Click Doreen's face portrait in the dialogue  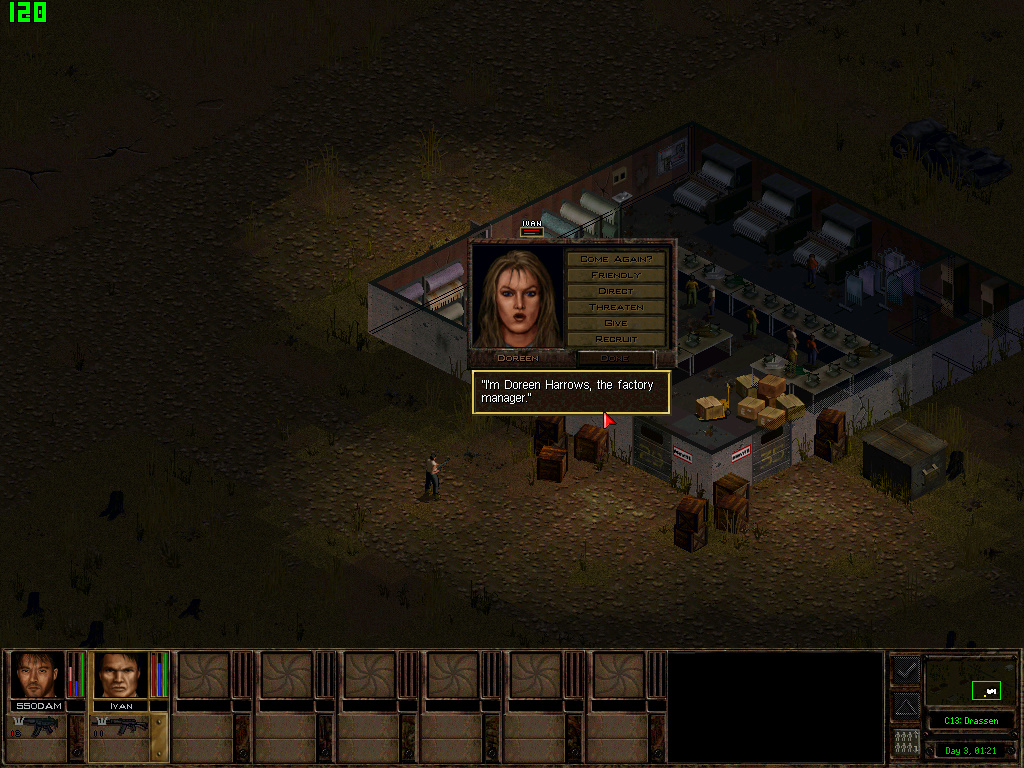tap(517, 298)
